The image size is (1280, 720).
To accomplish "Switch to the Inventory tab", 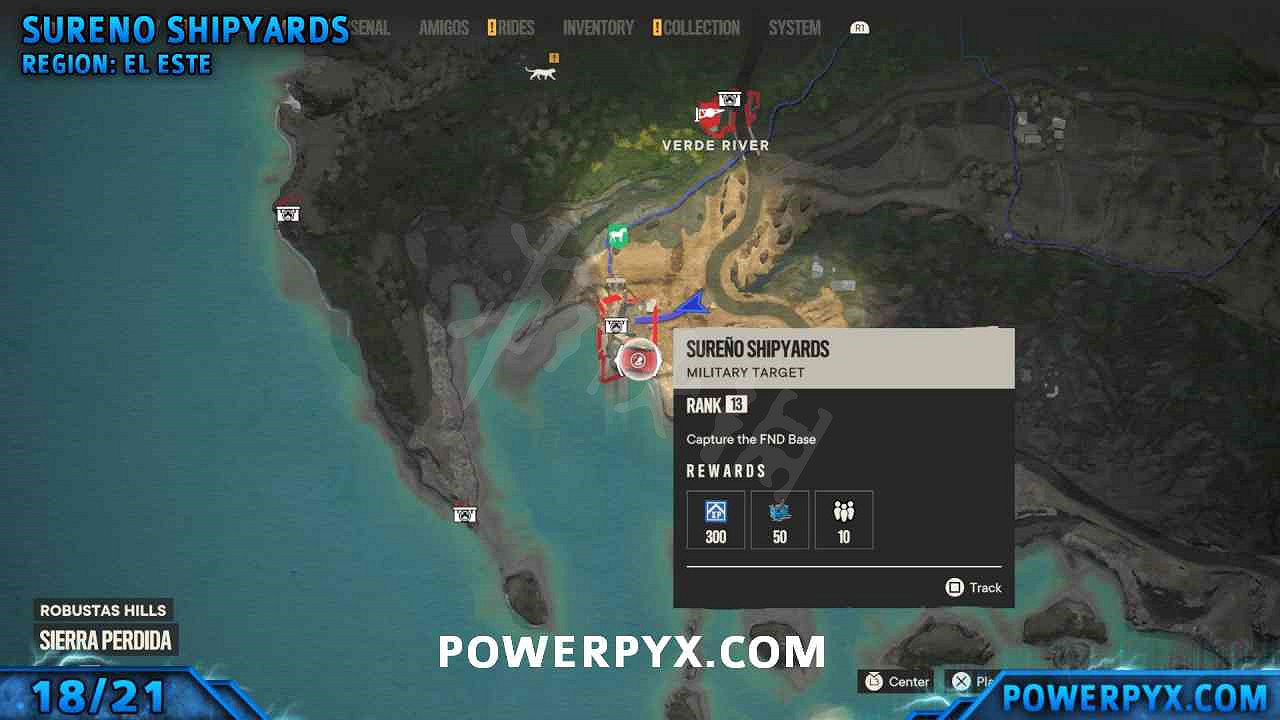I will pos(598,27).
